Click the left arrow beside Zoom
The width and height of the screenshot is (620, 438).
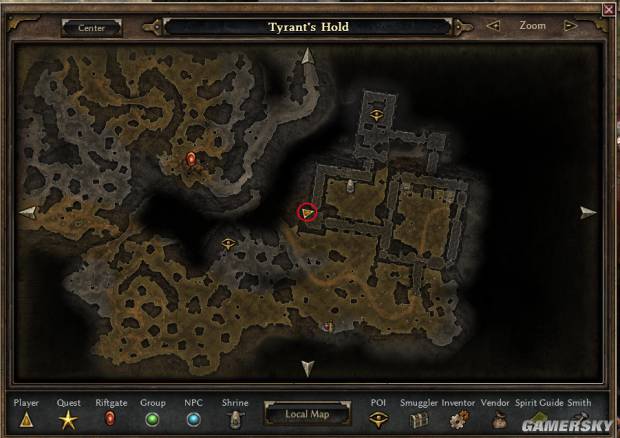tap(492, 26)
